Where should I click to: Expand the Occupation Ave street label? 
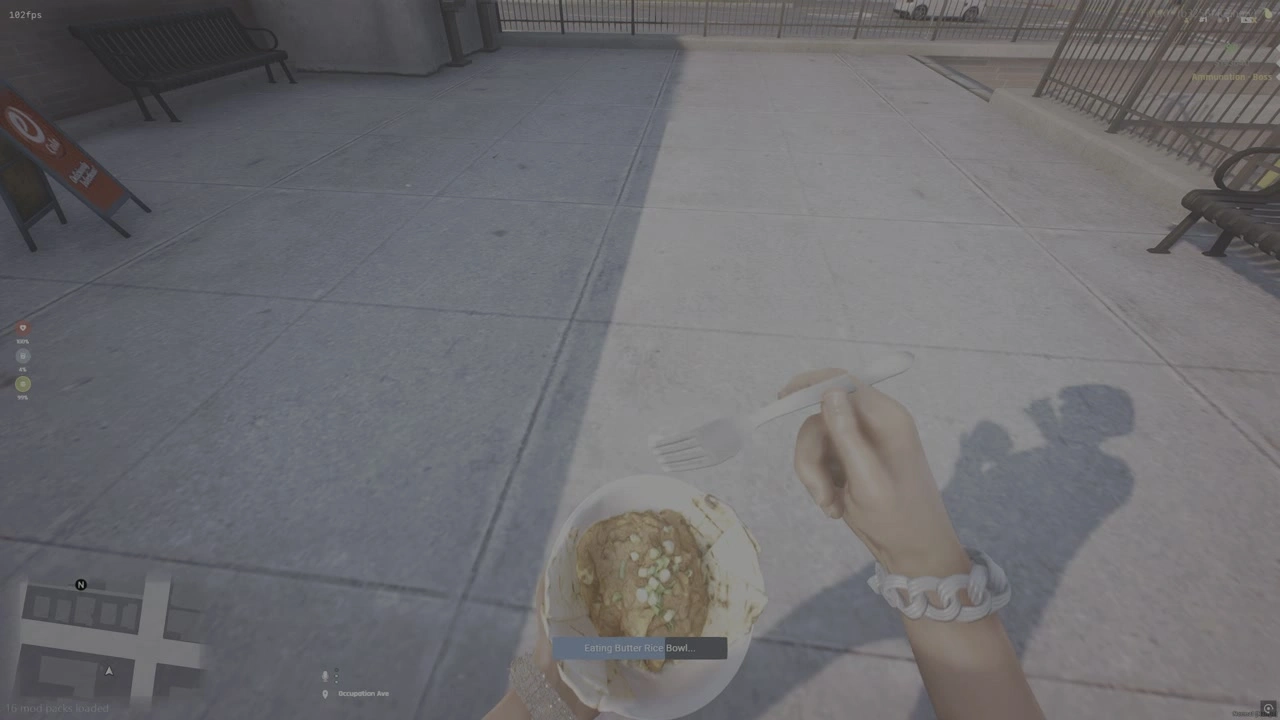363,693
